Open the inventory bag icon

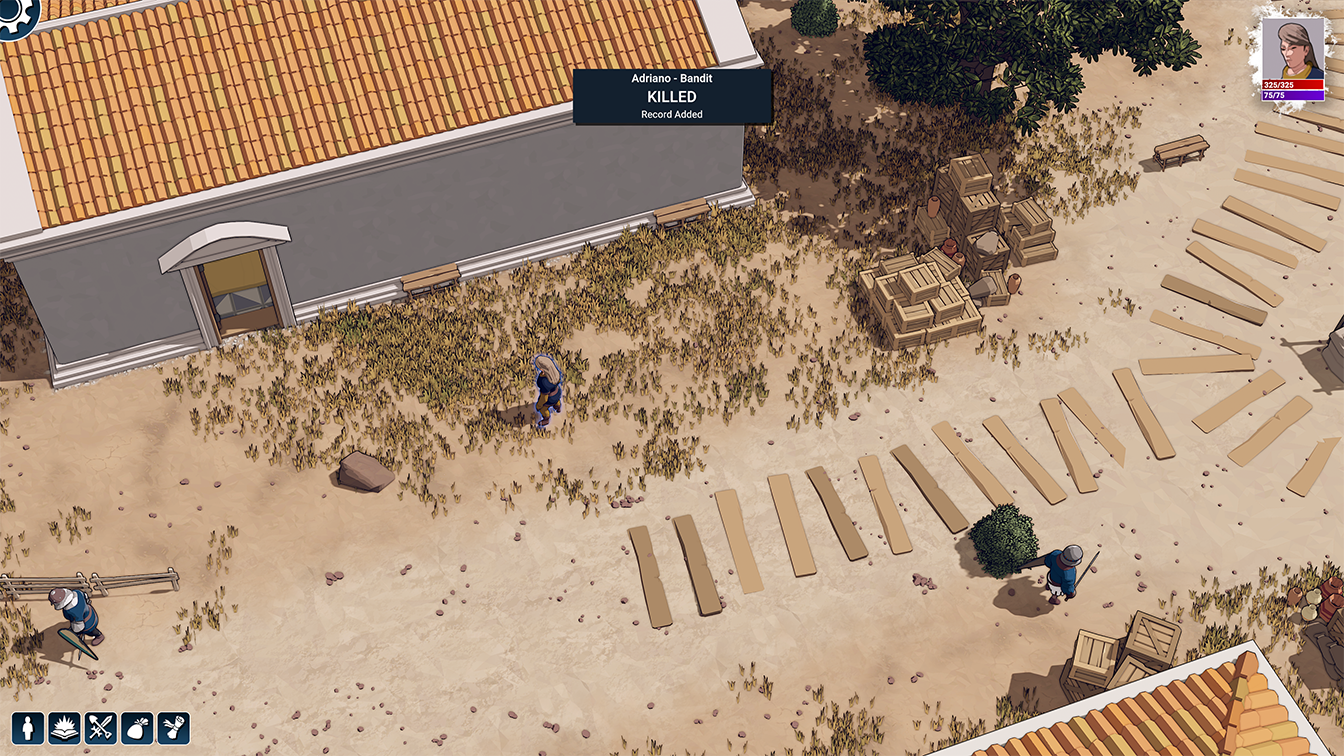tap(138, 727)
